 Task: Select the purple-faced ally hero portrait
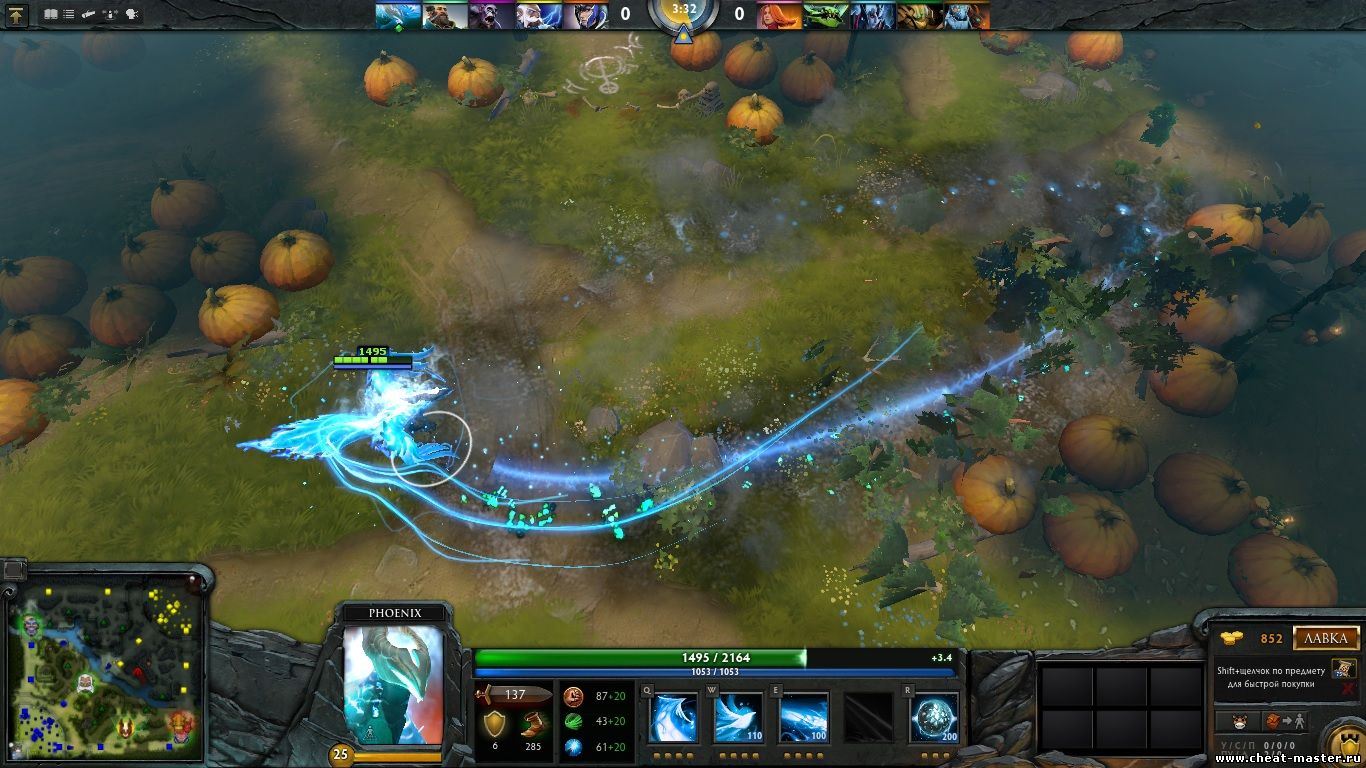491,15
